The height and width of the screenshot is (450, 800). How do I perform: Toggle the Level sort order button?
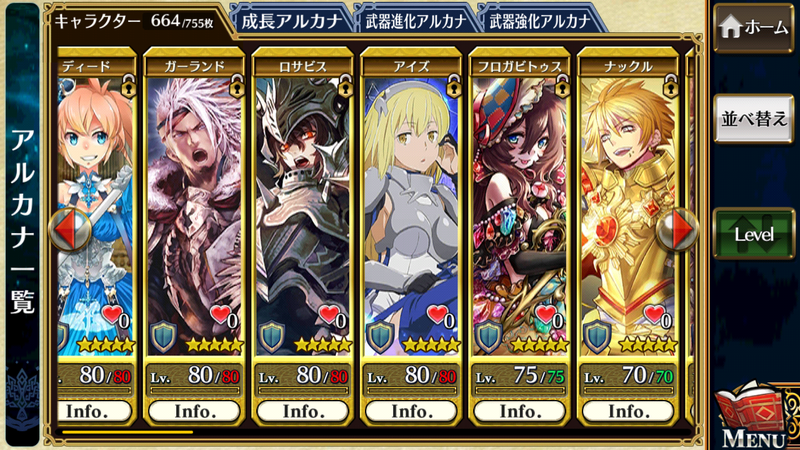(753, 234)
